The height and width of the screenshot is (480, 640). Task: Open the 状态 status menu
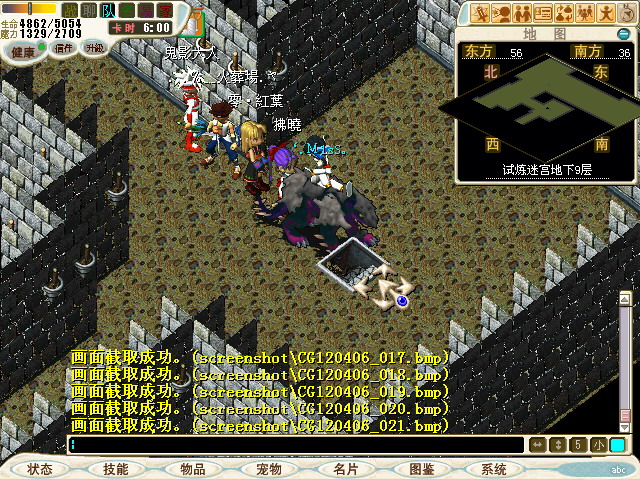click(40, 468)
